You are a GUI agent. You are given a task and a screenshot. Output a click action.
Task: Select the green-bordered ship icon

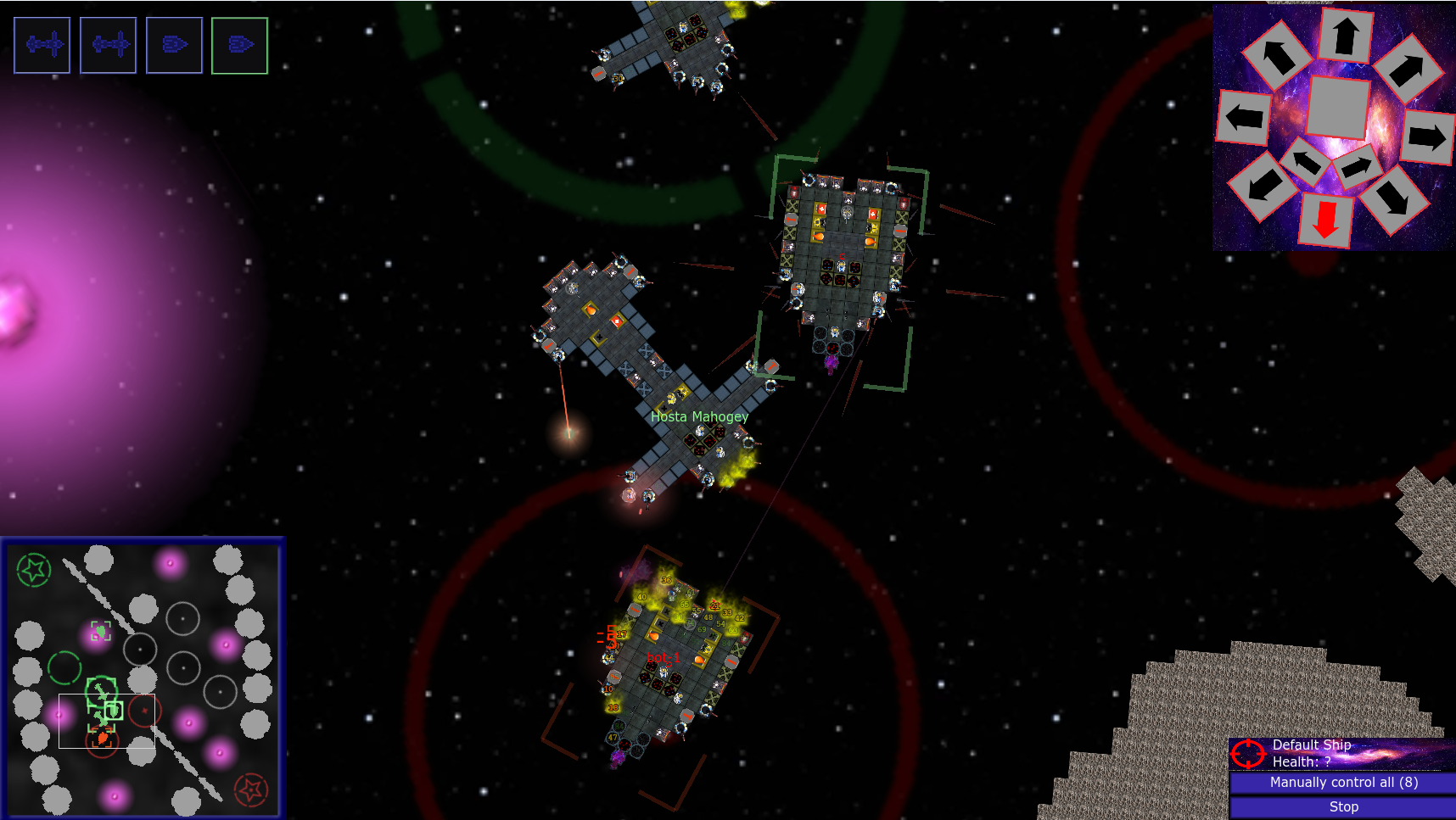[239, 45]
